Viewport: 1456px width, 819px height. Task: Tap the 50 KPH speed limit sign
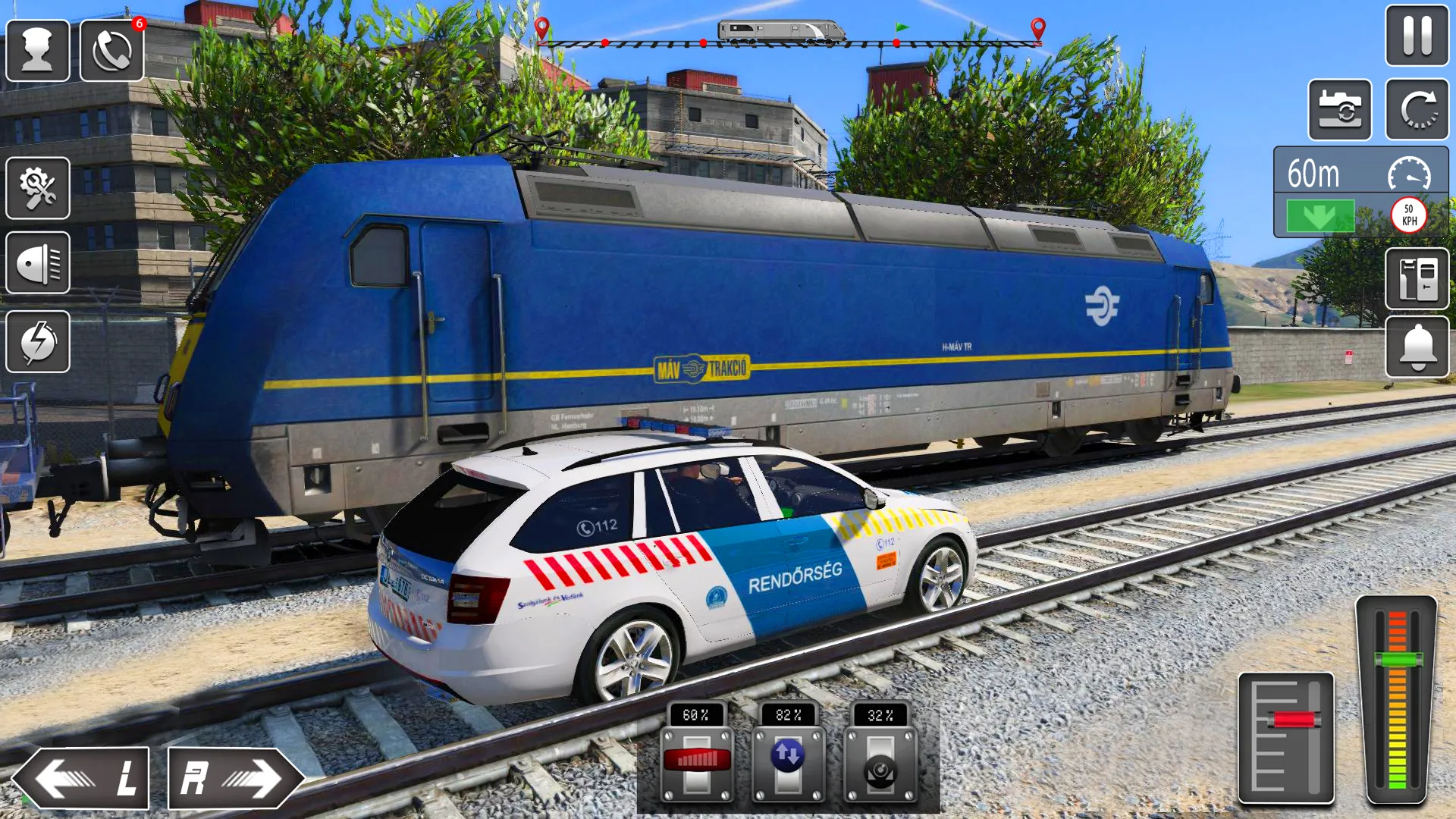click(x=1408, y=215)
